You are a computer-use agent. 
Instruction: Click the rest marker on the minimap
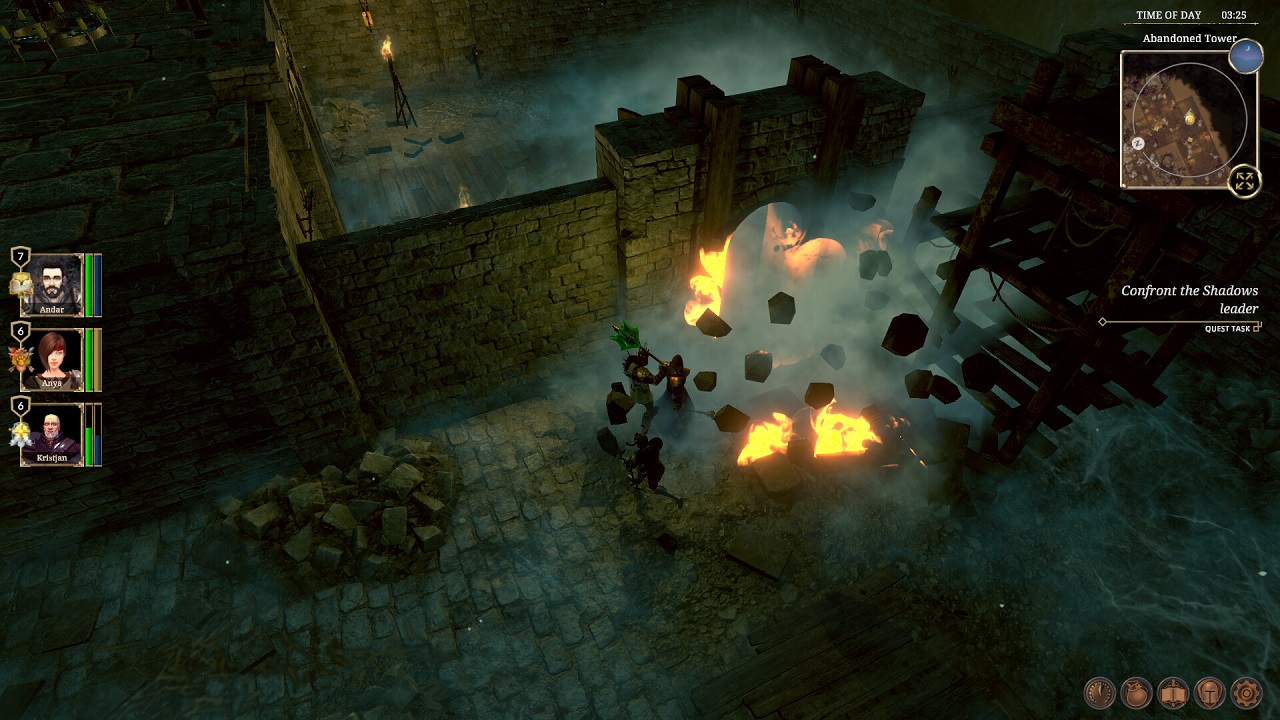click(1138, 143)
